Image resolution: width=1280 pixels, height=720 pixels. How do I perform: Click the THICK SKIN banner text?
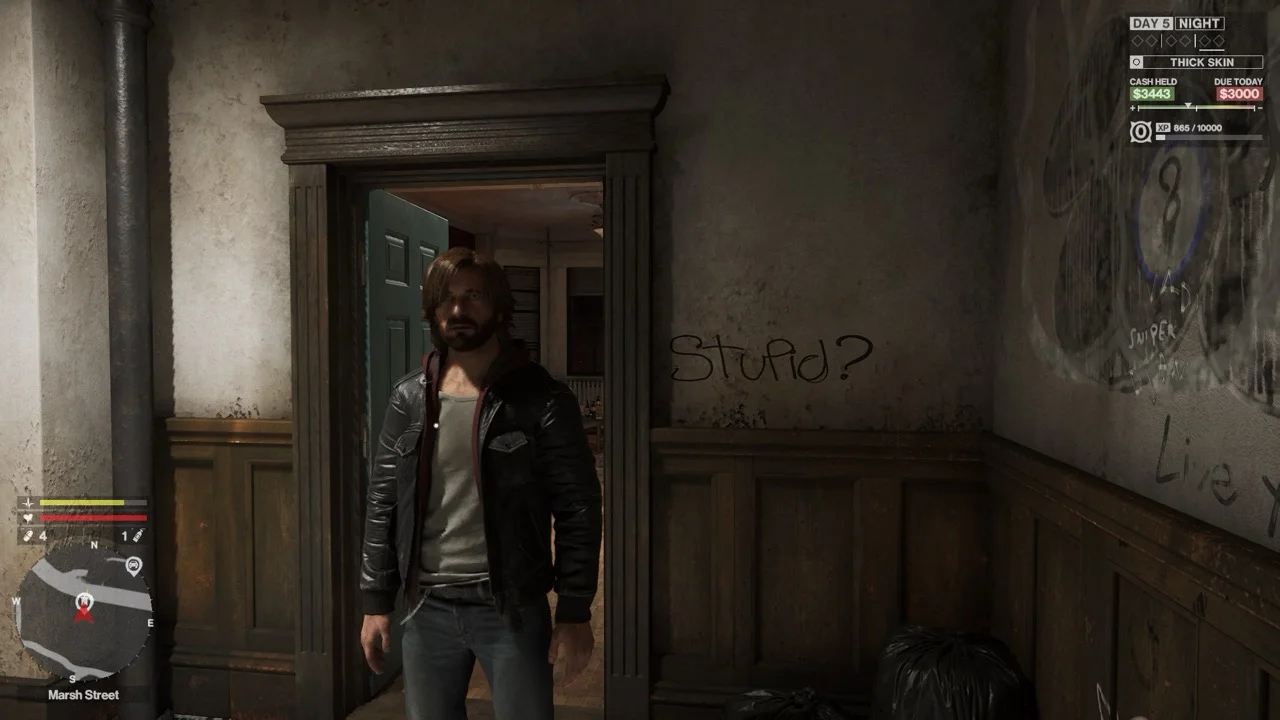coord(1203,62)
